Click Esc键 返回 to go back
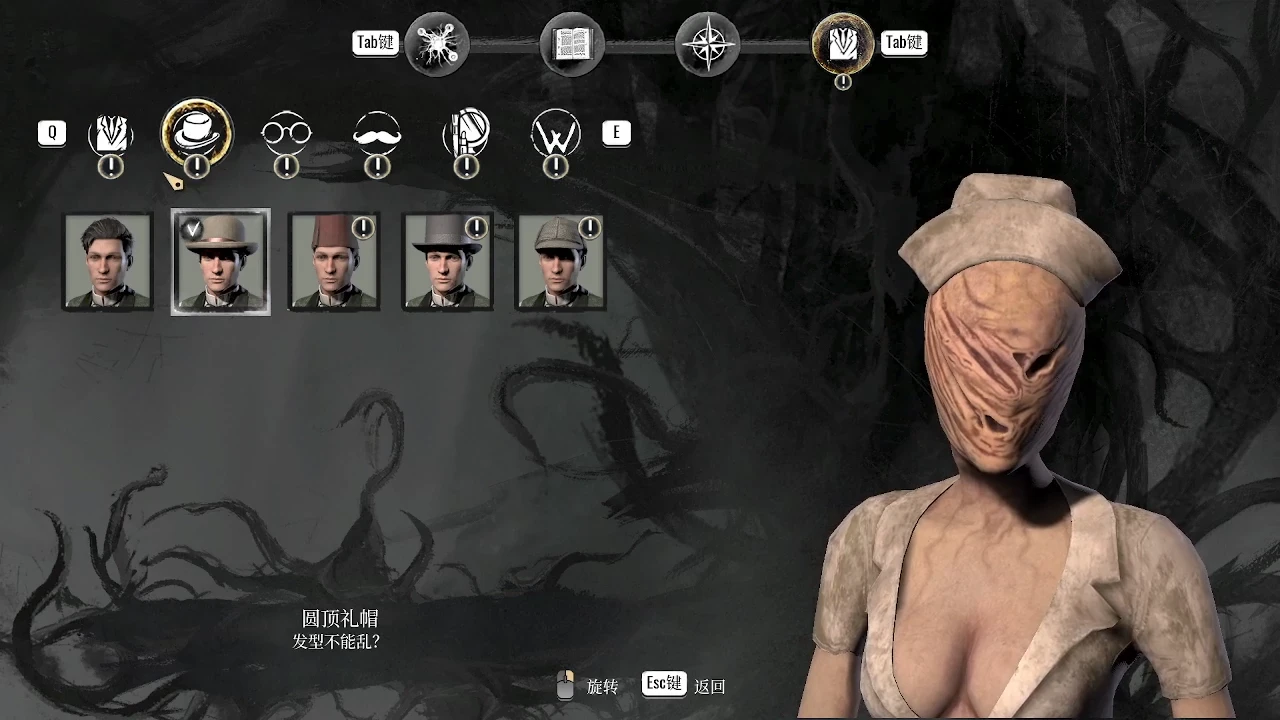This screenshot has height=720, width=1280. [664, 686]
